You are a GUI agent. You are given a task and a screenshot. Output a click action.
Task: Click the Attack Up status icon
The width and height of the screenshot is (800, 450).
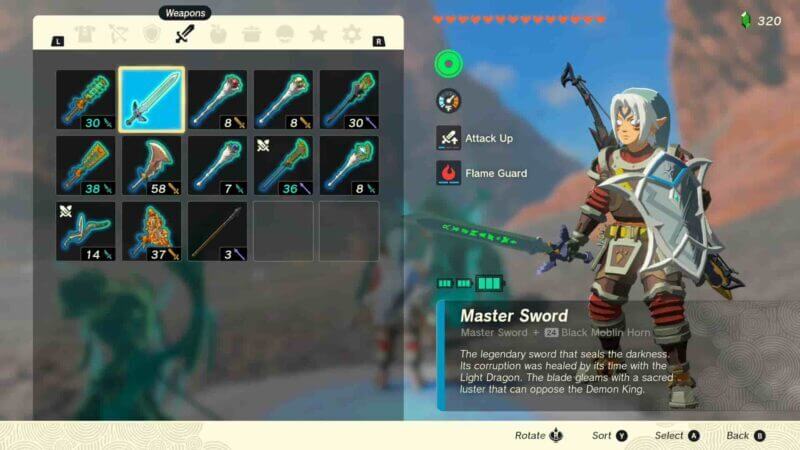click(448, 138)
